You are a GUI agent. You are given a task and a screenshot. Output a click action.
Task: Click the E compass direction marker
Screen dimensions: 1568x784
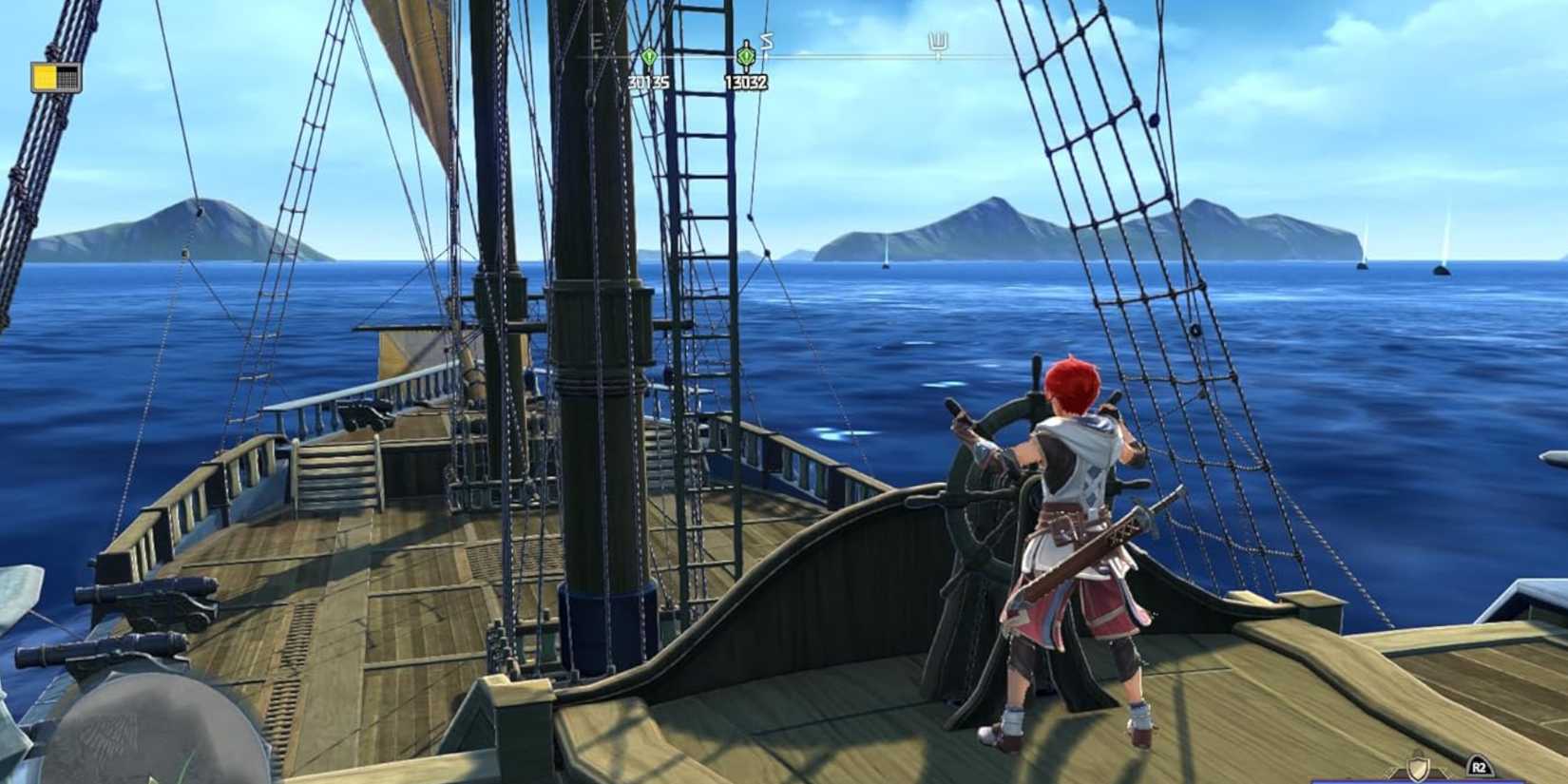[x=596, y=40]
